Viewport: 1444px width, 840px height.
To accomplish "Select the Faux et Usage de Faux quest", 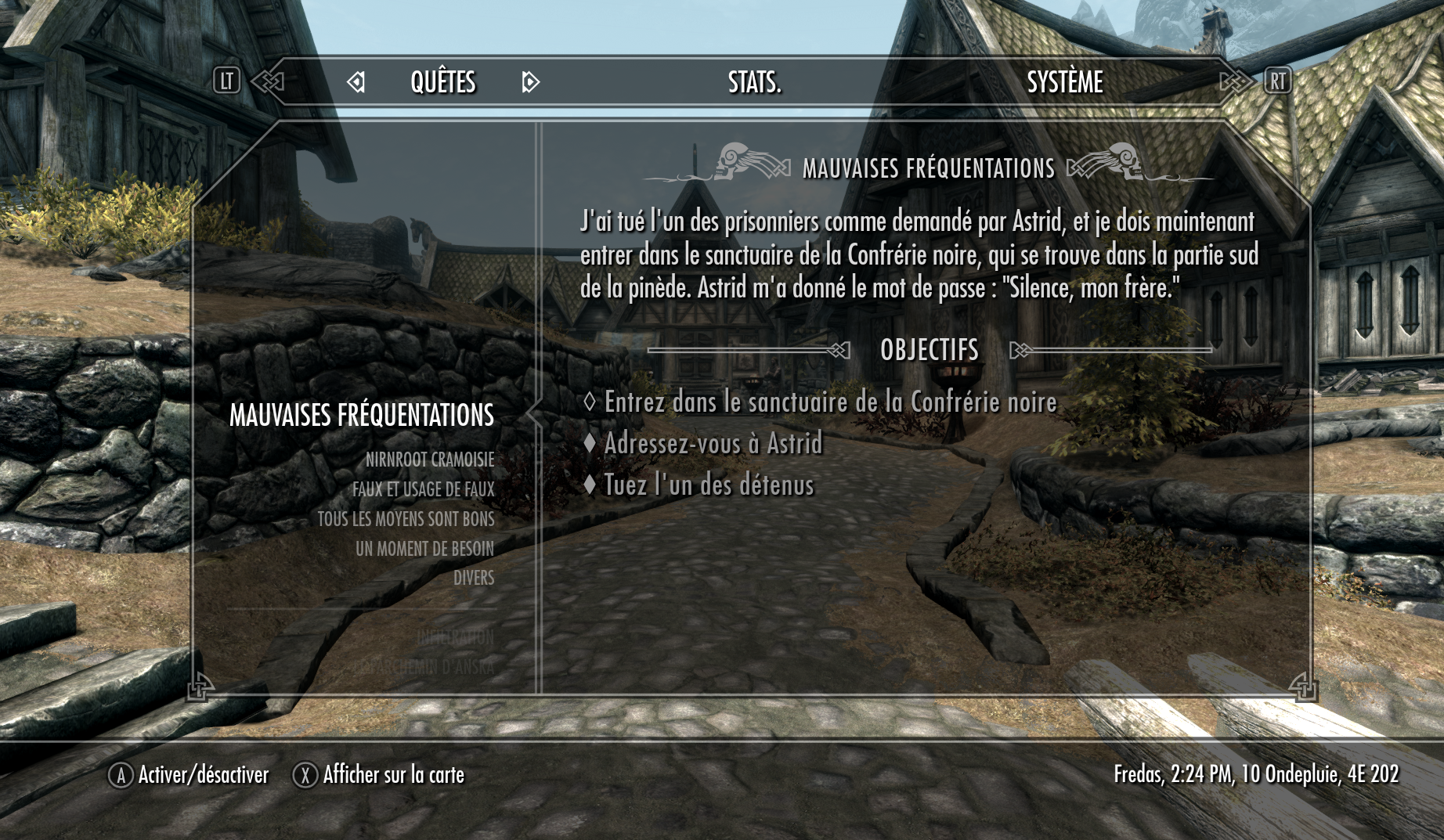I will [x=423, y=489].
